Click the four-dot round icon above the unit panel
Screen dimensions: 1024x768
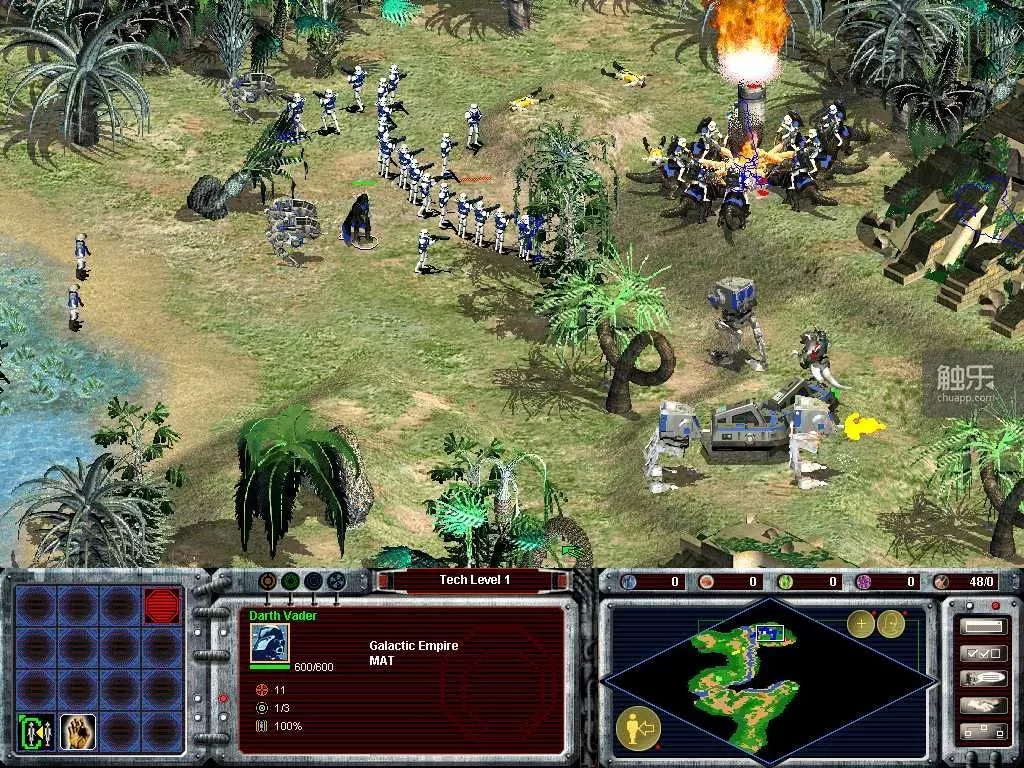pyautogui.click(x=336, y=580)
